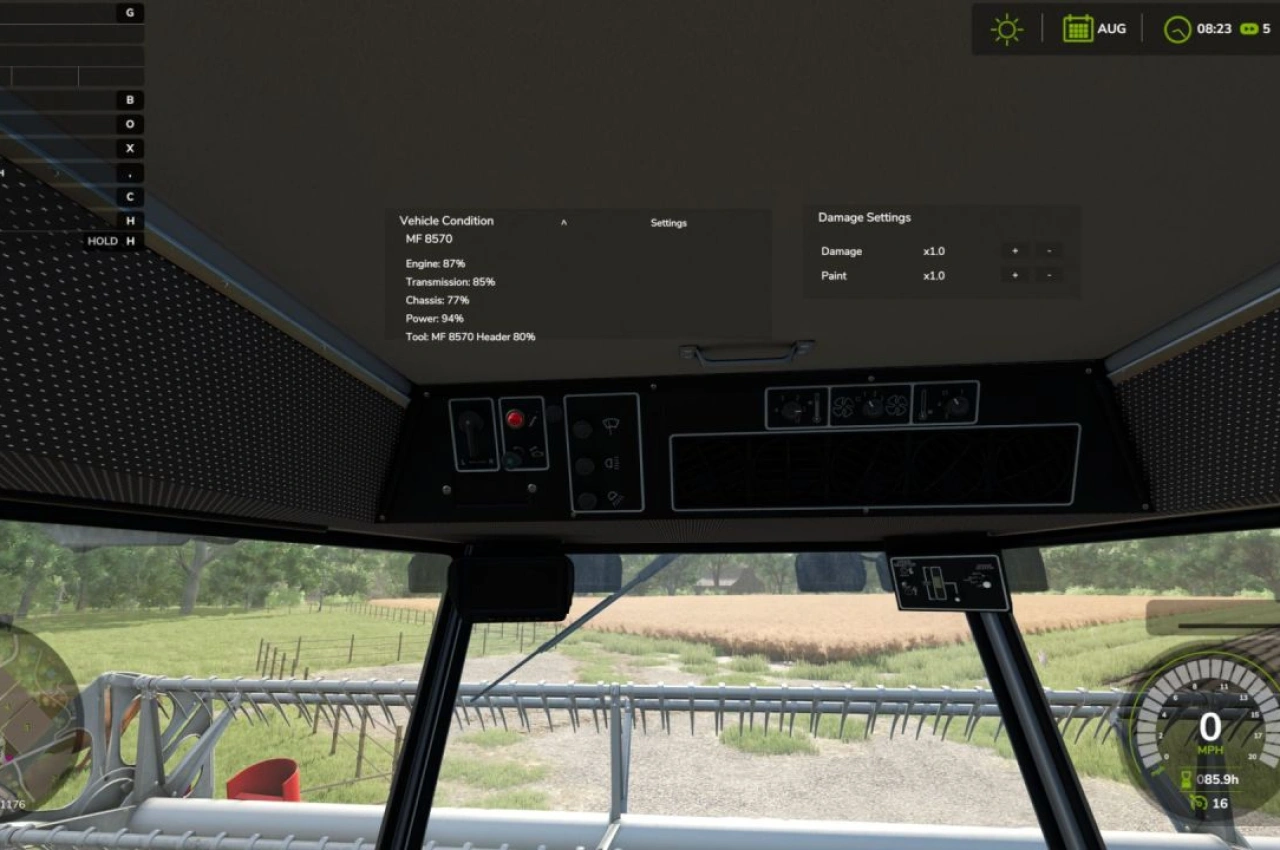This screenshot has width=1280, height=850.
Task: Select the field counter icon showing 16
Action: [1197, 803]
